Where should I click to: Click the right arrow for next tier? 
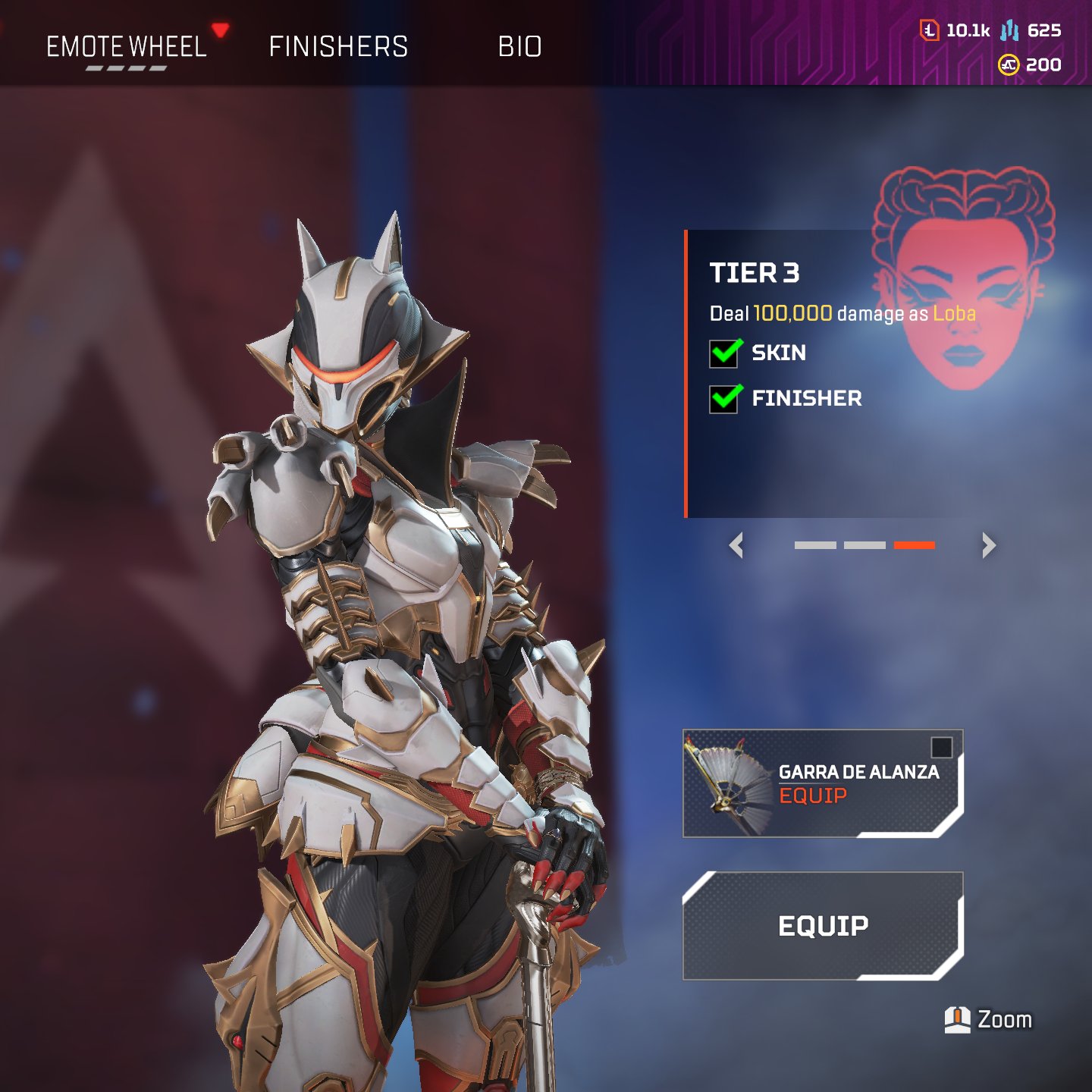[988, 545]
